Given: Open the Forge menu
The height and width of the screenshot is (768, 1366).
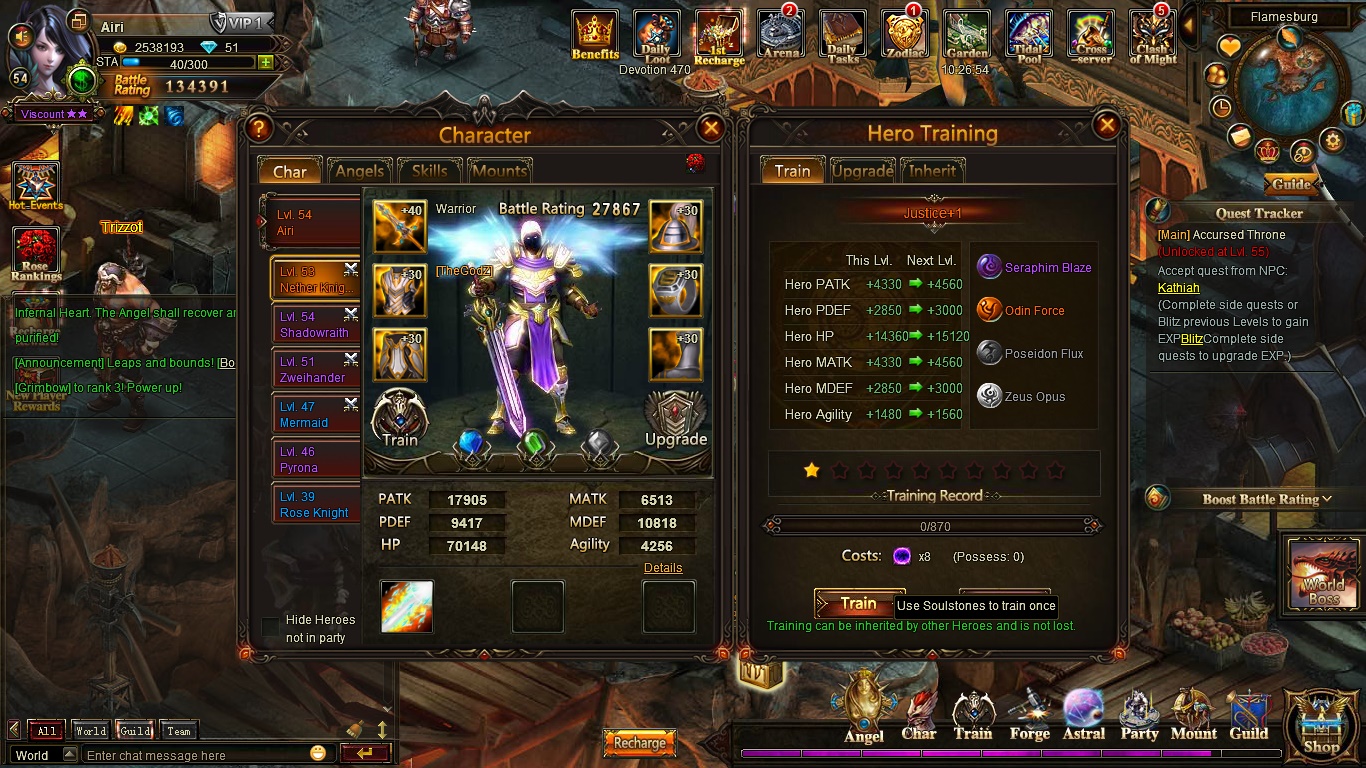Looking at the screenshot, I should [1029, 715].
